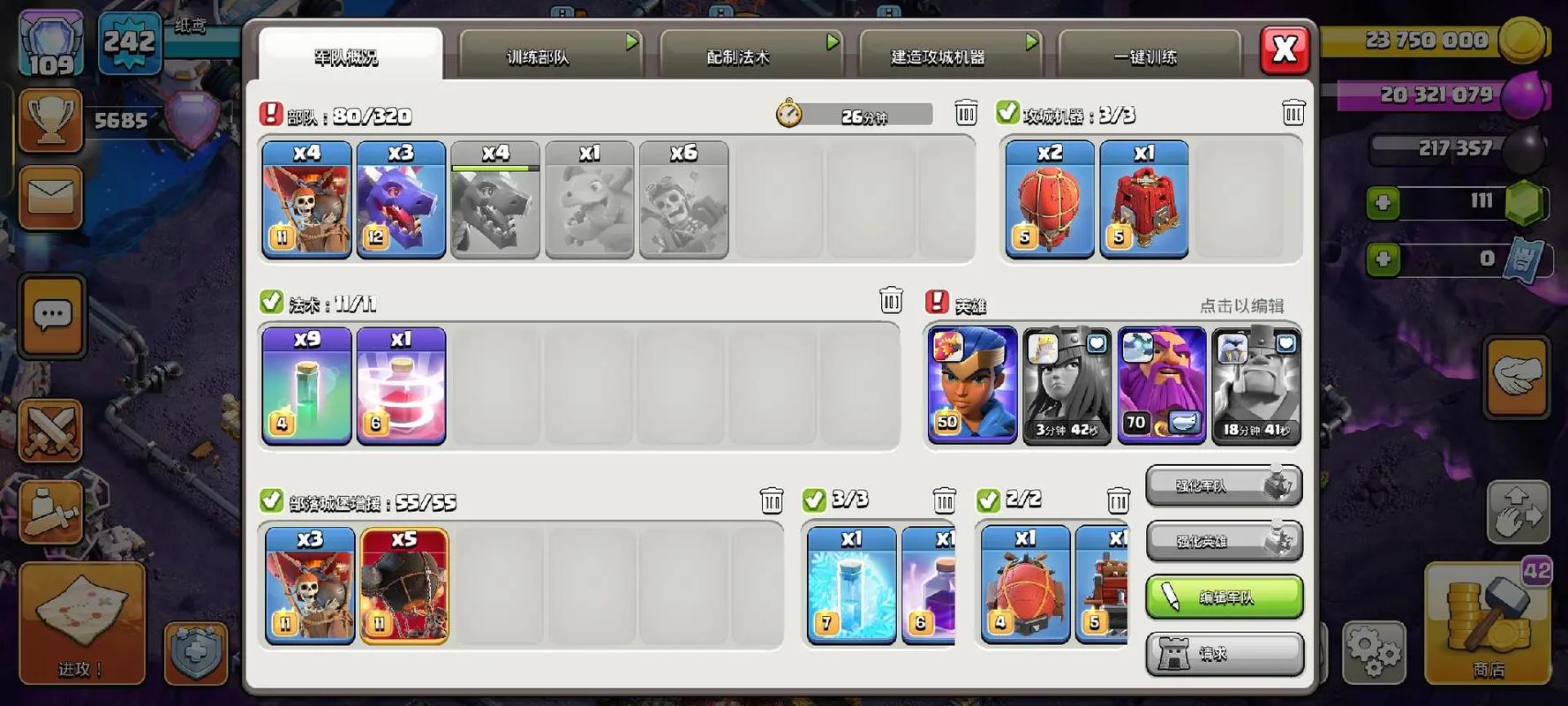The image size is (1568, 706).
Task: Select the x1 Ice Golem pet card
Action: click(x=849, y=584)
